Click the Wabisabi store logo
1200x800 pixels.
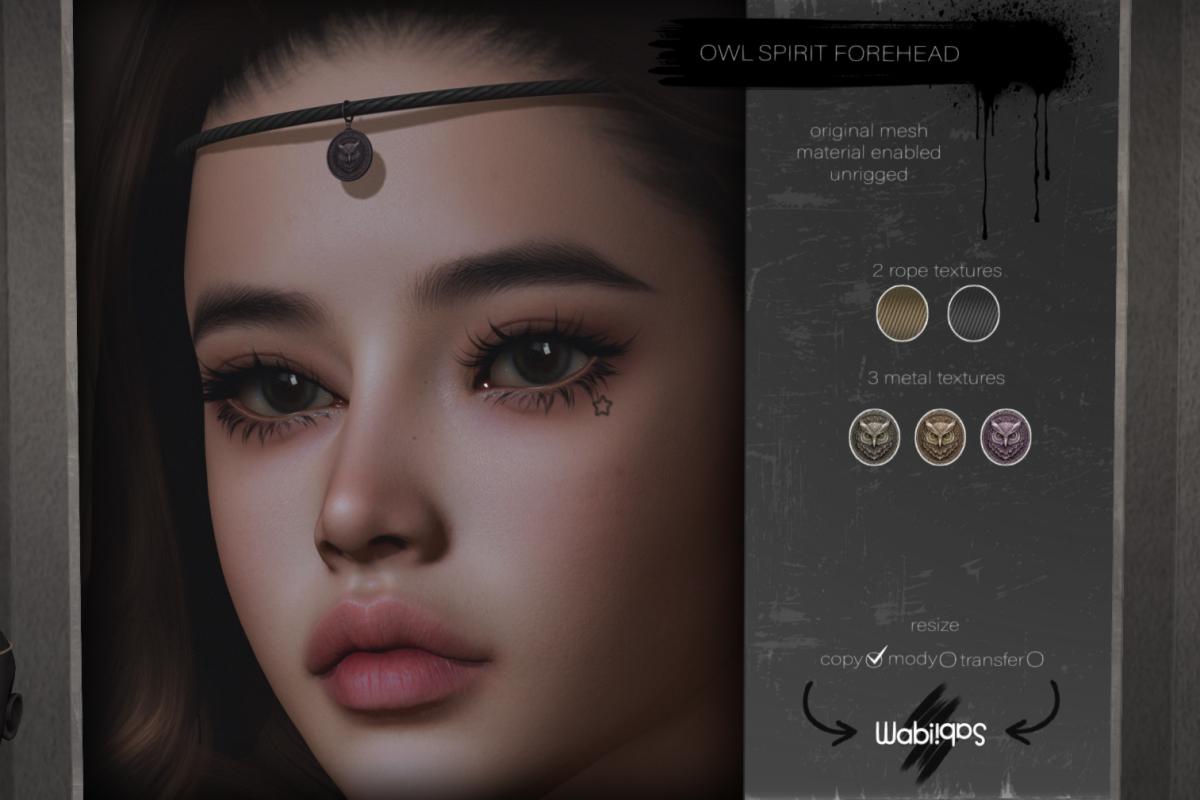click(x=930, y=733)
